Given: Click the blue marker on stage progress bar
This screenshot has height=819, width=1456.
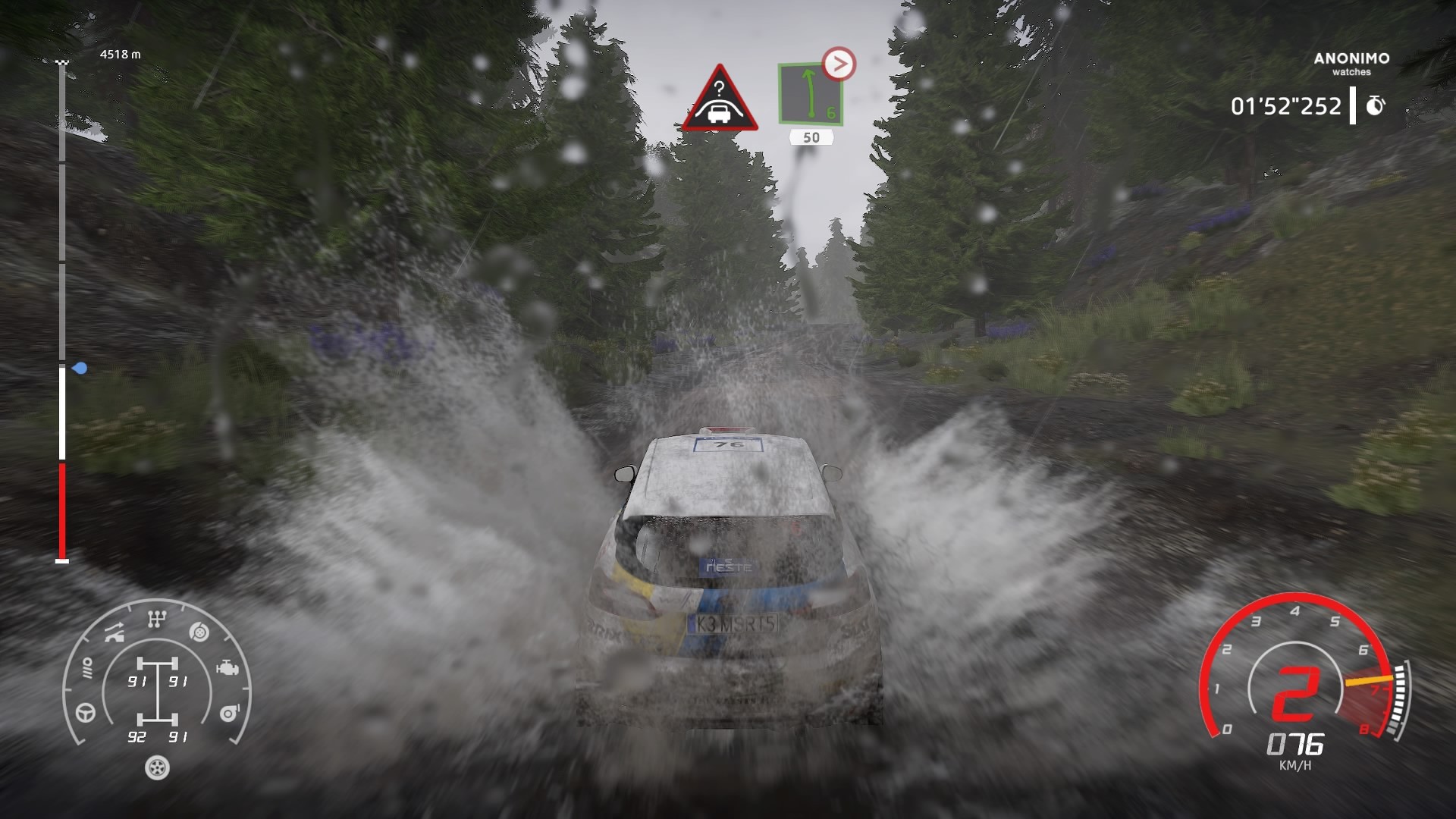Looking at the screenshot, I should pyautogui.click(x=80, y=369).
